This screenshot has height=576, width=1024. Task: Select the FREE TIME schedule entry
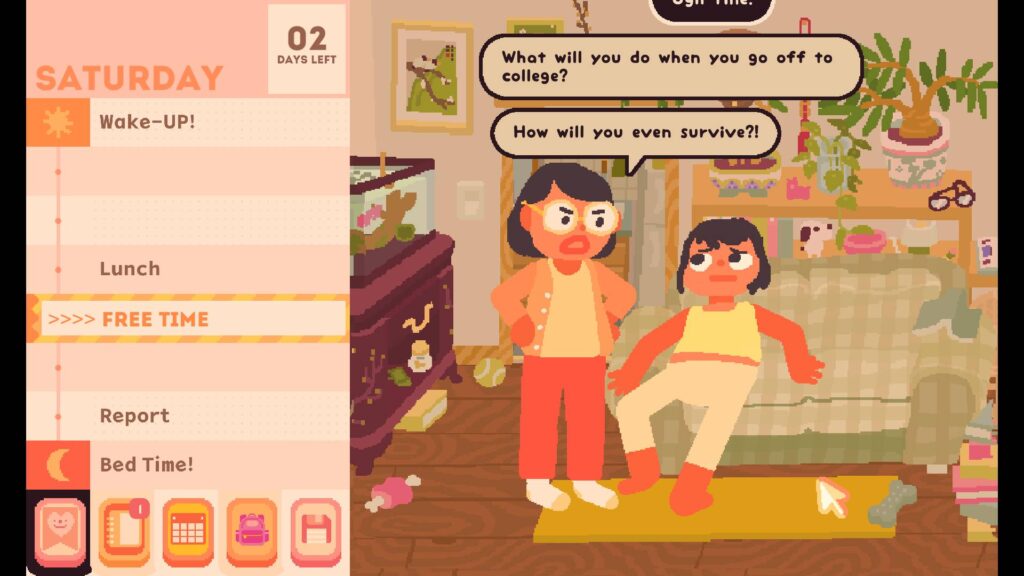pos(188,319)
